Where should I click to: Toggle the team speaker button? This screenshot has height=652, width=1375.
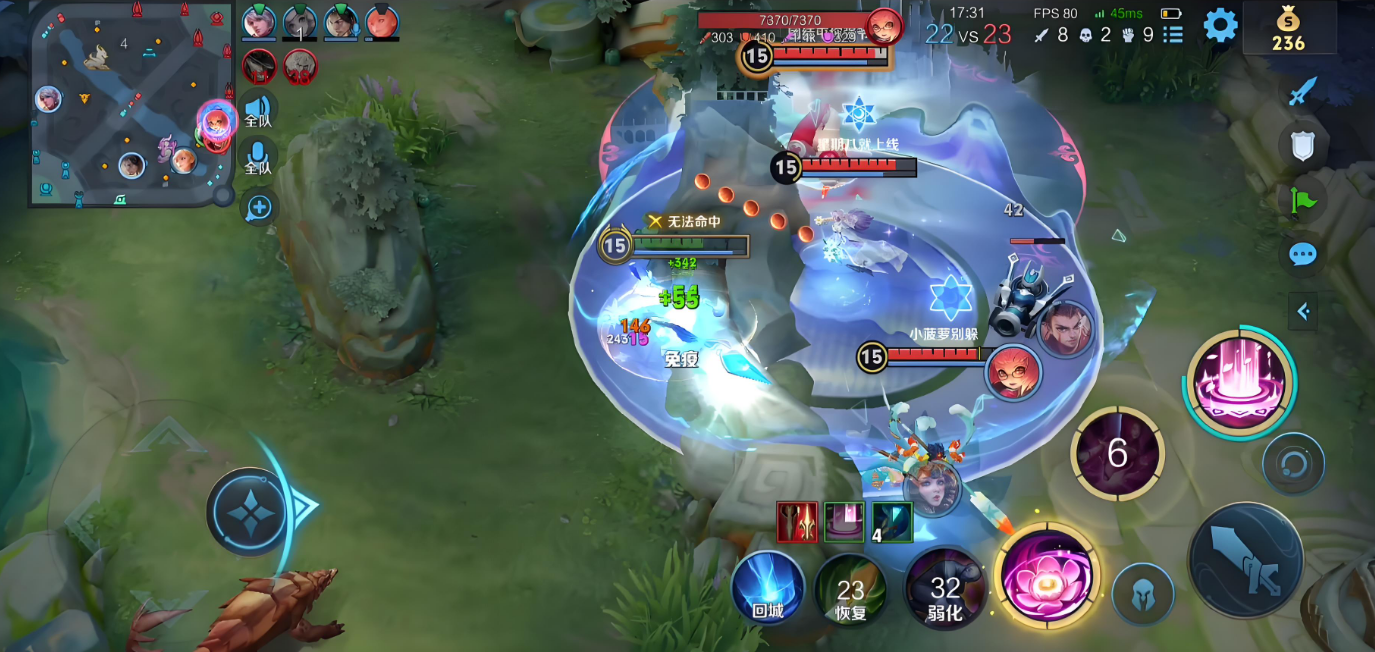258,109
